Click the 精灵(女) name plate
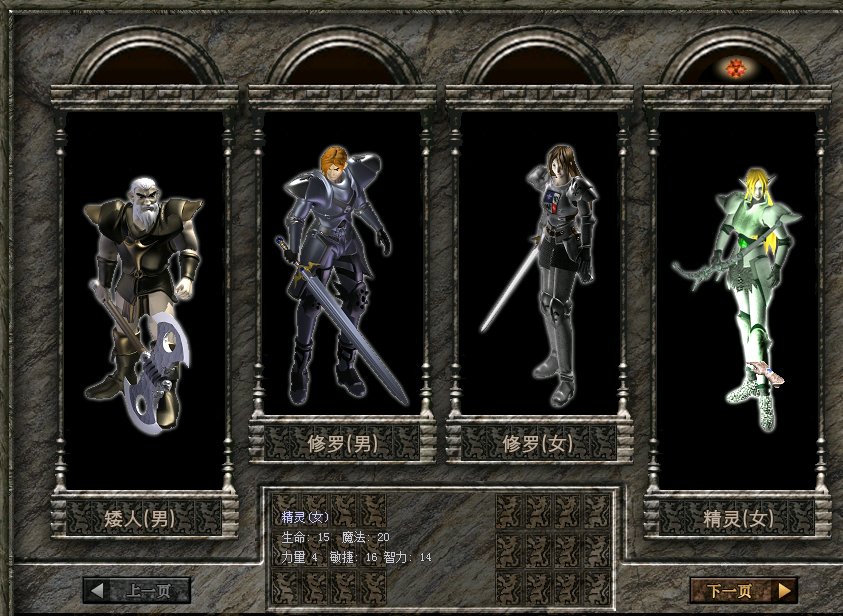This screenshot has width=843, height=616. [737, 518]
